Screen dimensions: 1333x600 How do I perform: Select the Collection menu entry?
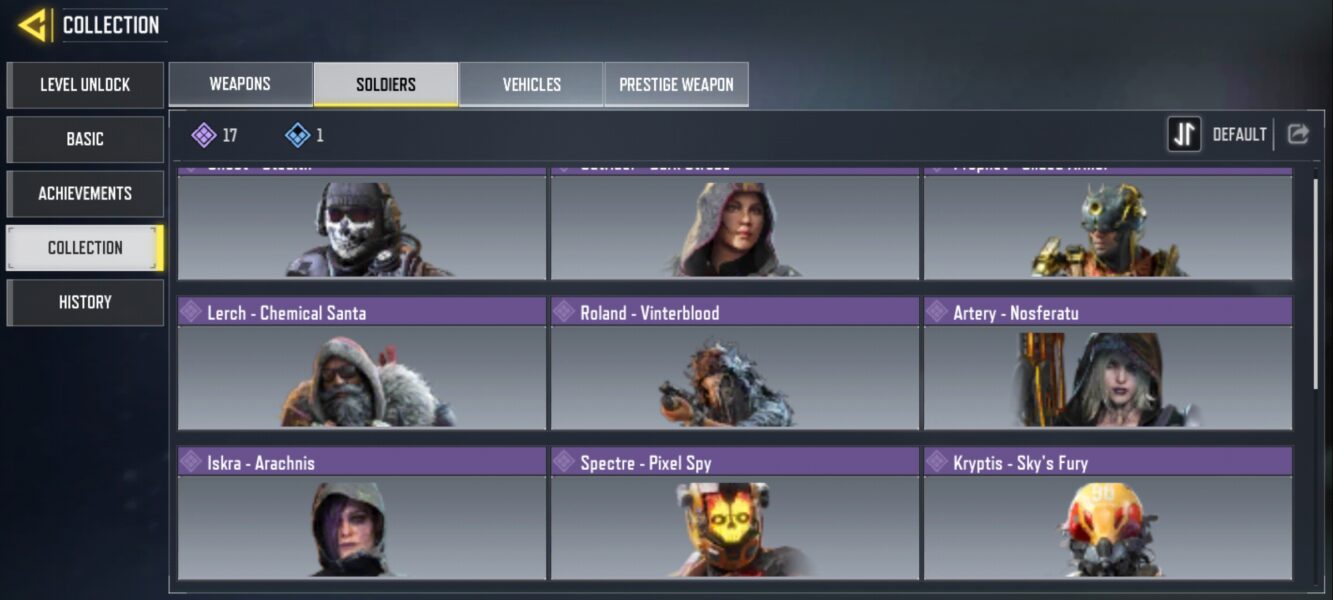click(x=85, y=248)
